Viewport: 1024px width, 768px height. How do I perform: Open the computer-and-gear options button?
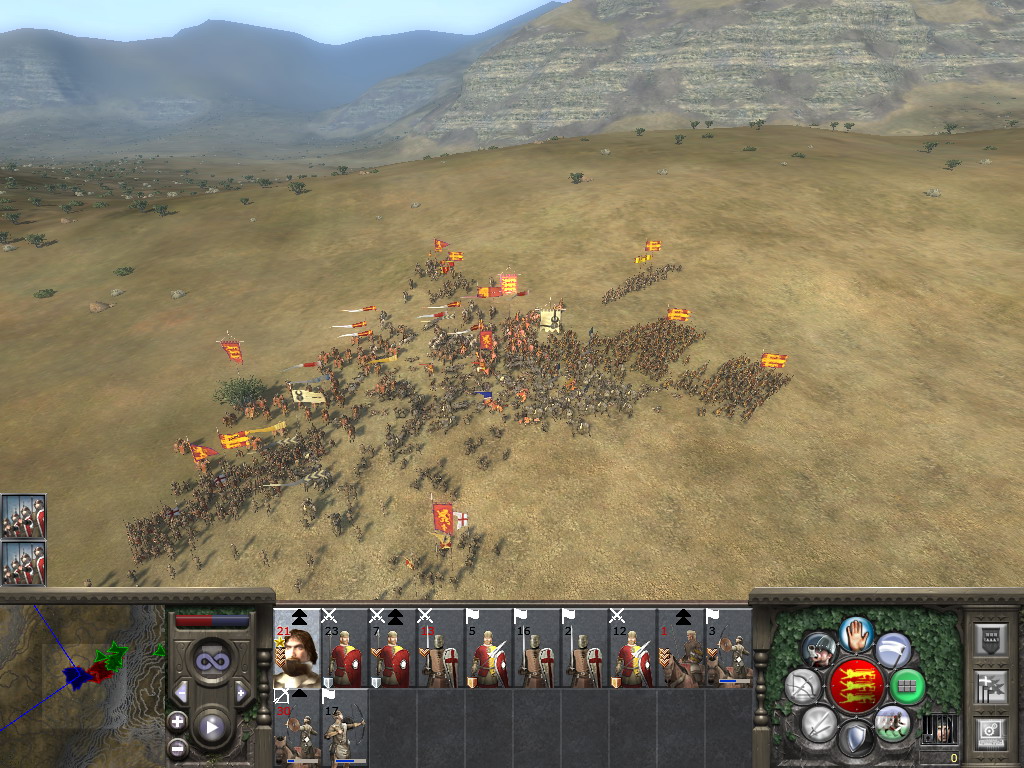[x=989, y=731]
